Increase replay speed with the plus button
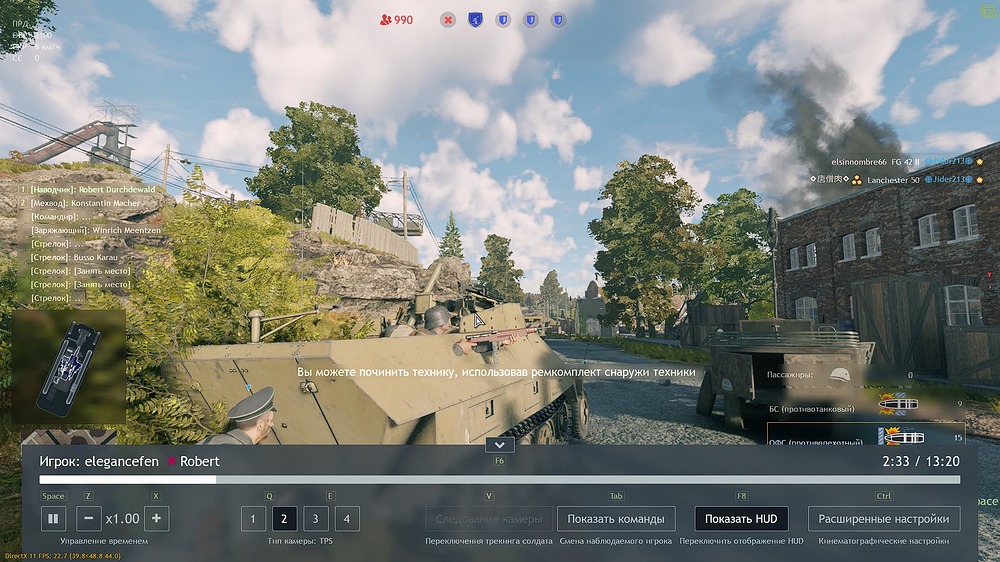Screen dimensions: 1000x562 pos(156,519)
